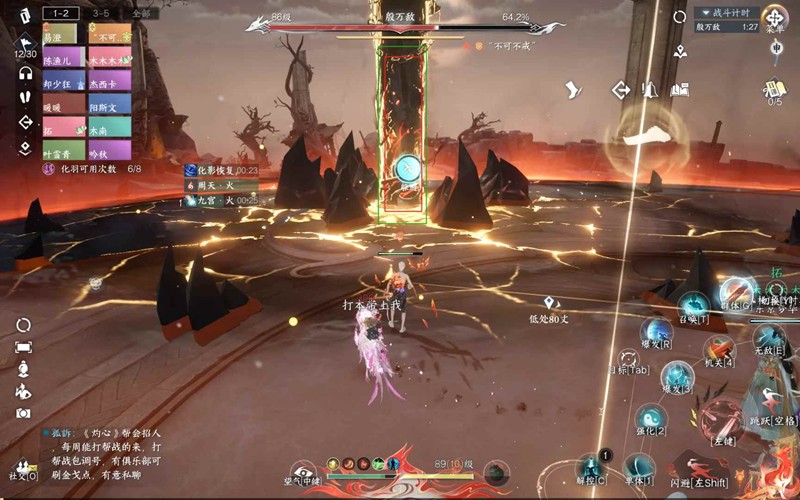Activate the 召唤 summon skill

(693, 306)
